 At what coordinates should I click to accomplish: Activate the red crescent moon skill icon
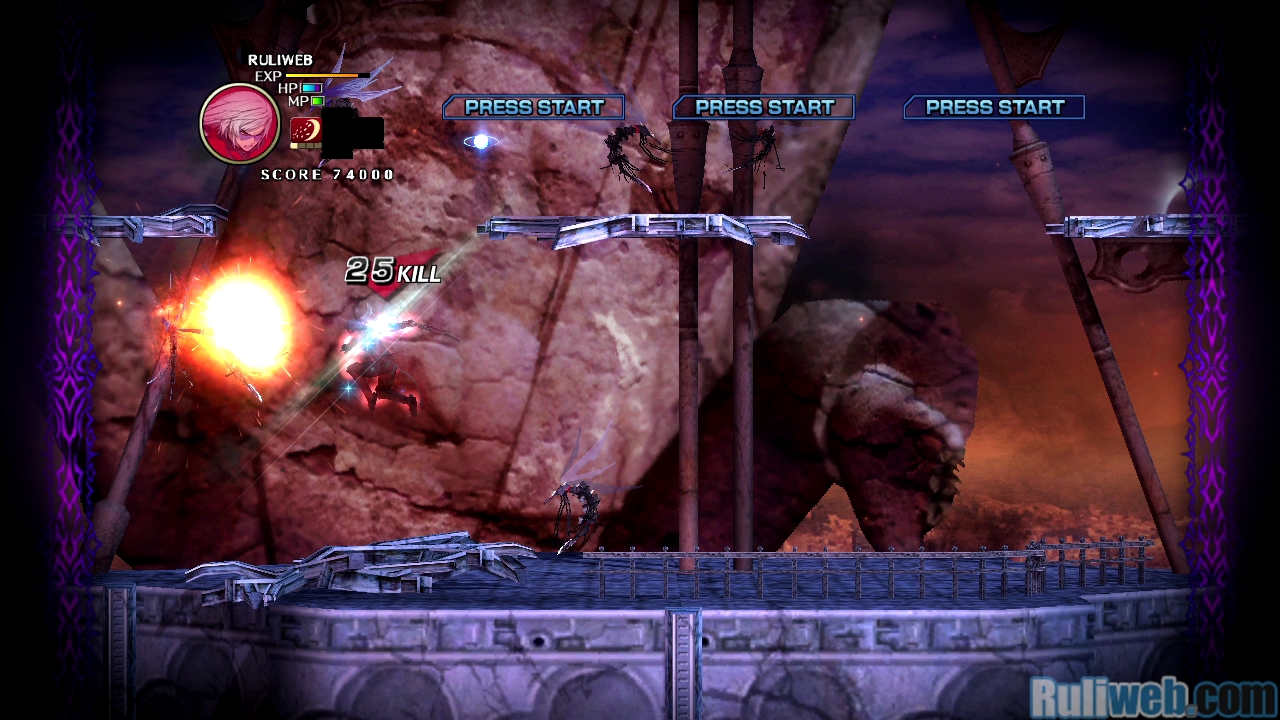pyautogui.click(x=305, y=131)
